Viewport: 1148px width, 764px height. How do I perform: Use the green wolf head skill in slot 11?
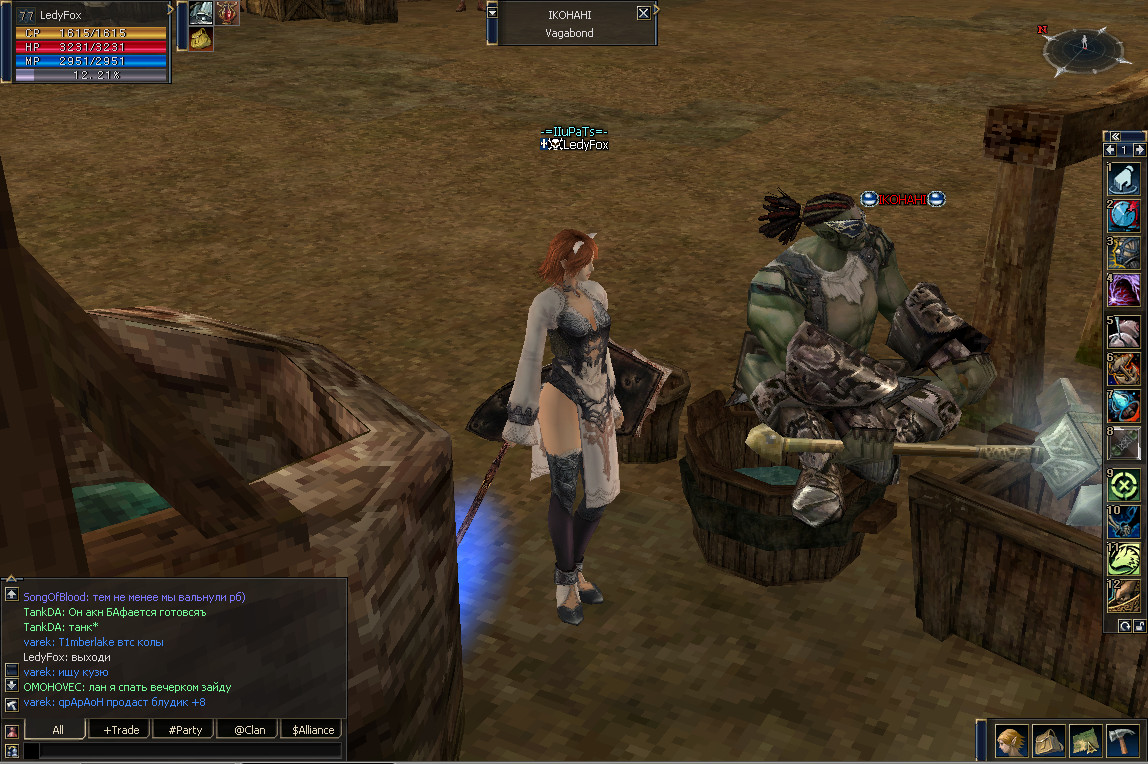[1125, 561]
